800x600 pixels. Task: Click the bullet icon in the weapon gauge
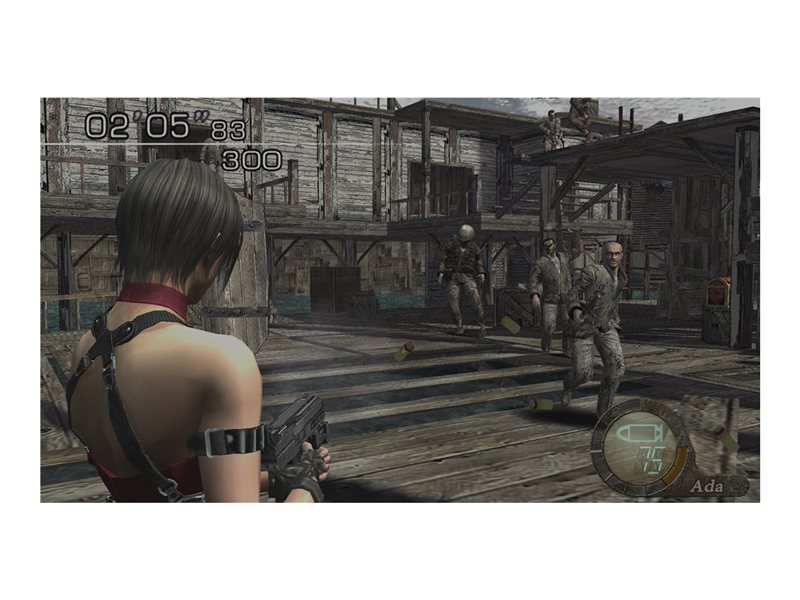coord(637,433)
